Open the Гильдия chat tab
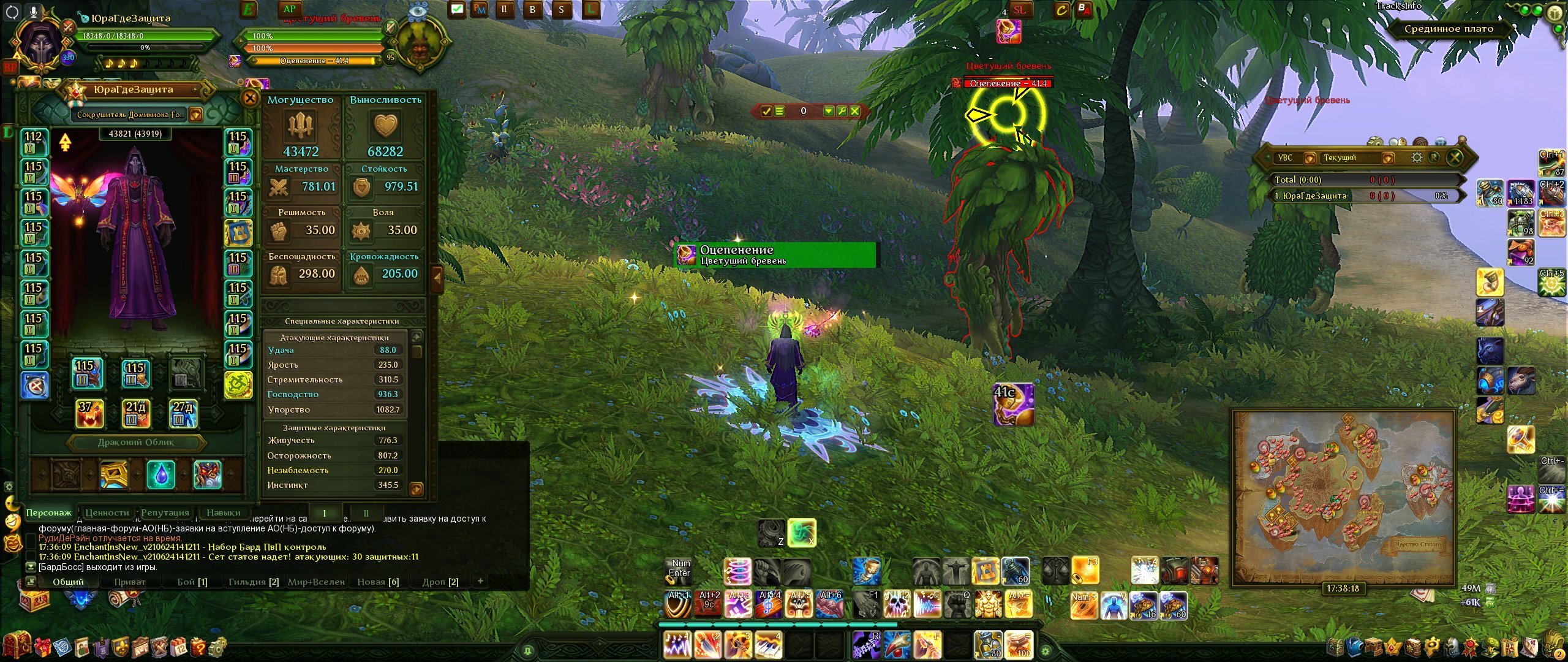 (253, 582)
